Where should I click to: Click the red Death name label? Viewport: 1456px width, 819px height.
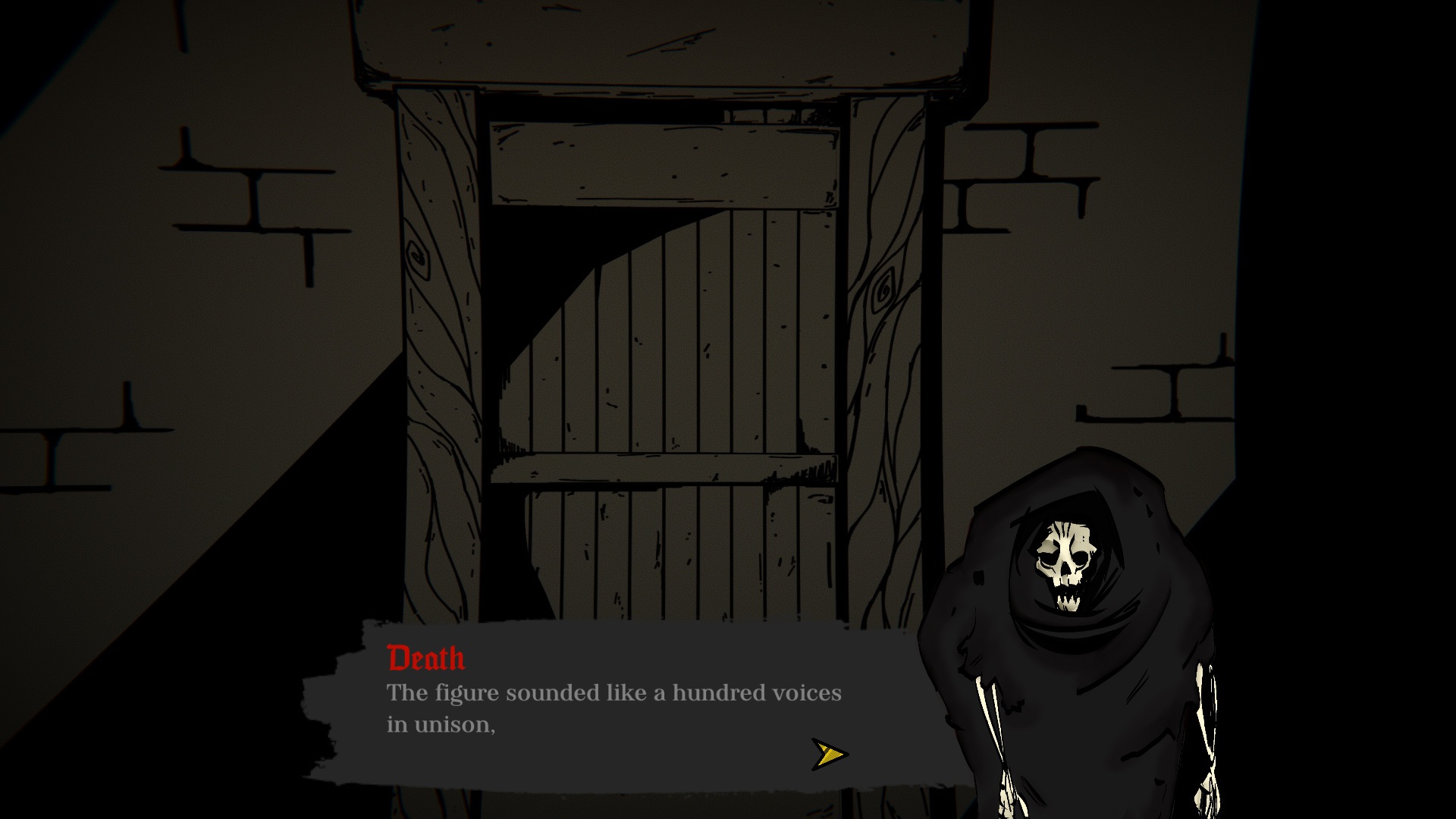423,659
